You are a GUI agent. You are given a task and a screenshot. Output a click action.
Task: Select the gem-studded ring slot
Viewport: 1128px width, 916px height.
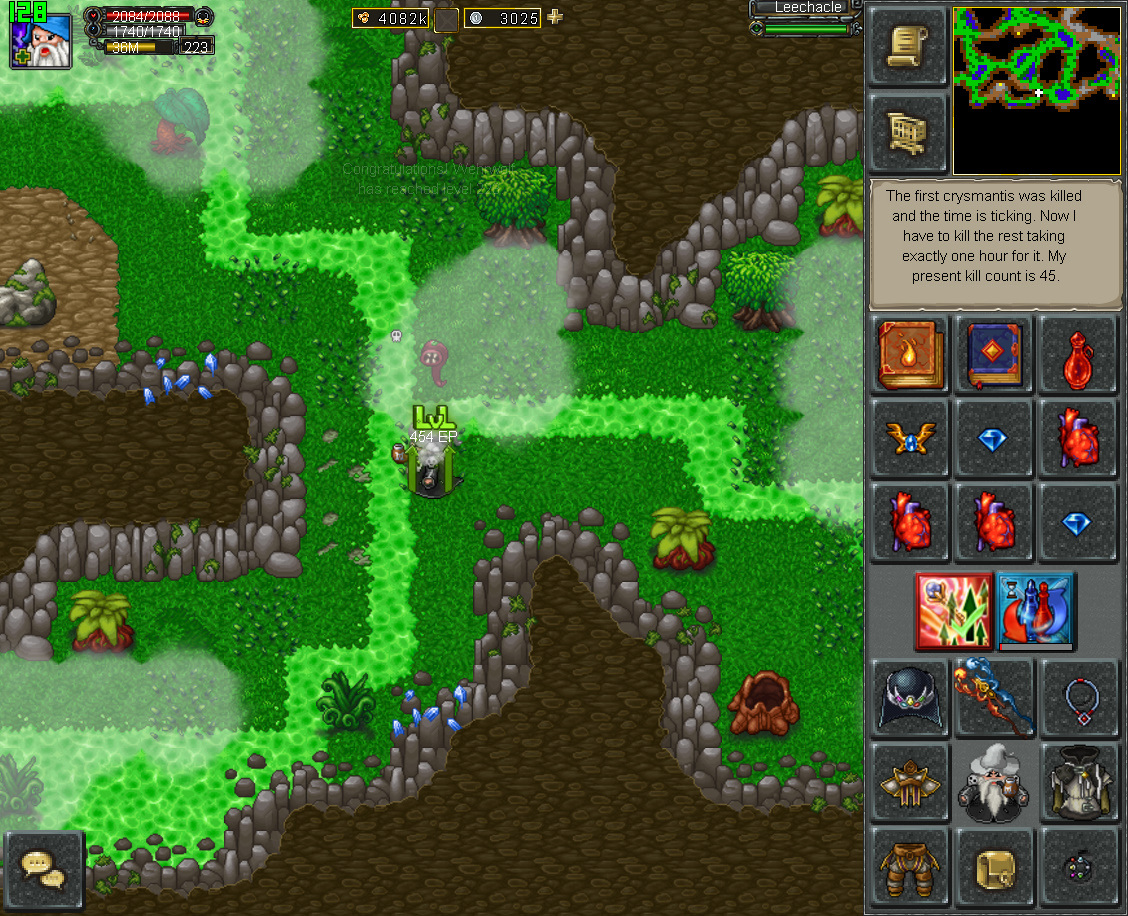coord(1076,865)
